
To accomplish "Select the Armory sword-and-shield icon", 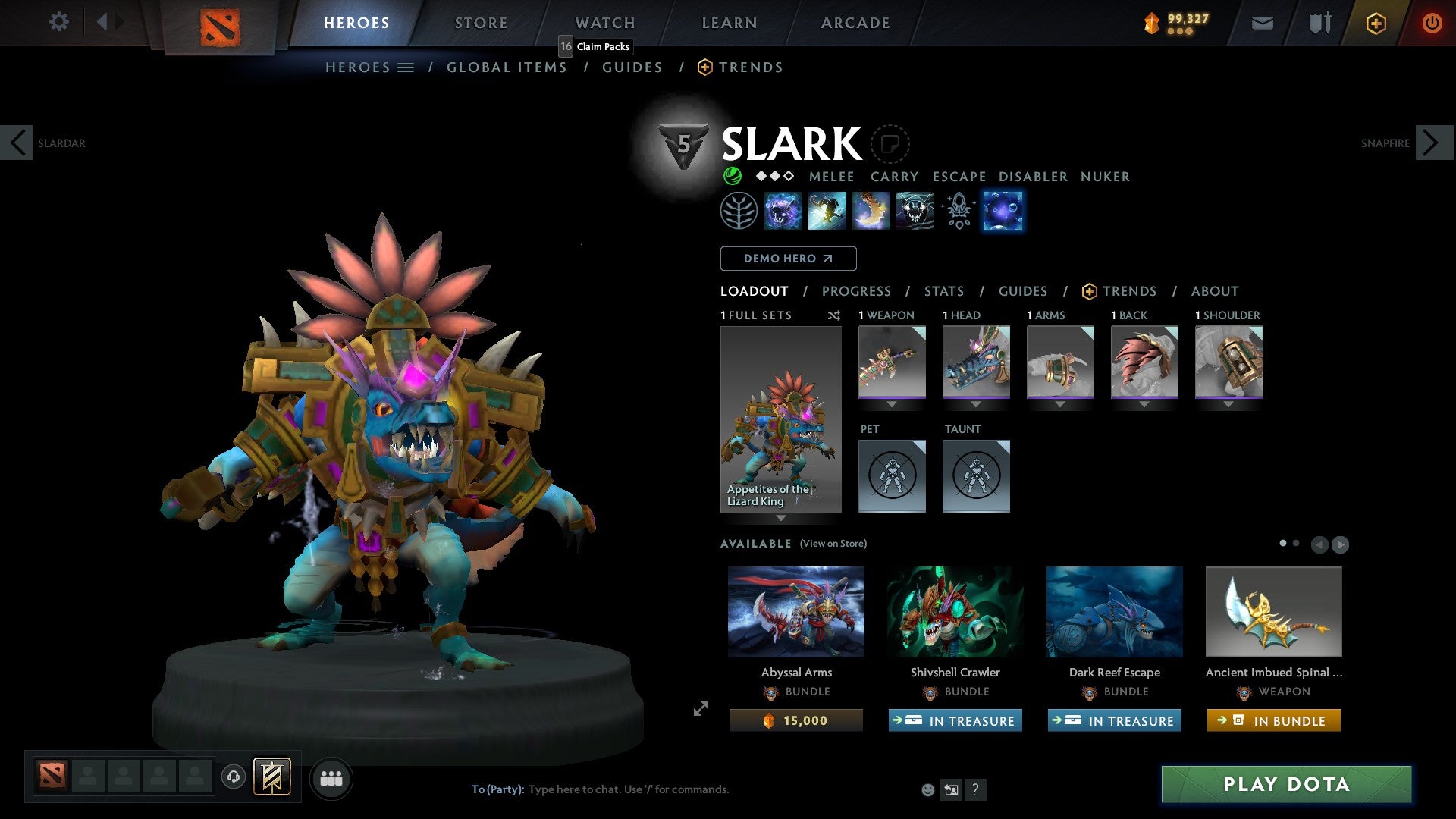I will [1318, 23].
